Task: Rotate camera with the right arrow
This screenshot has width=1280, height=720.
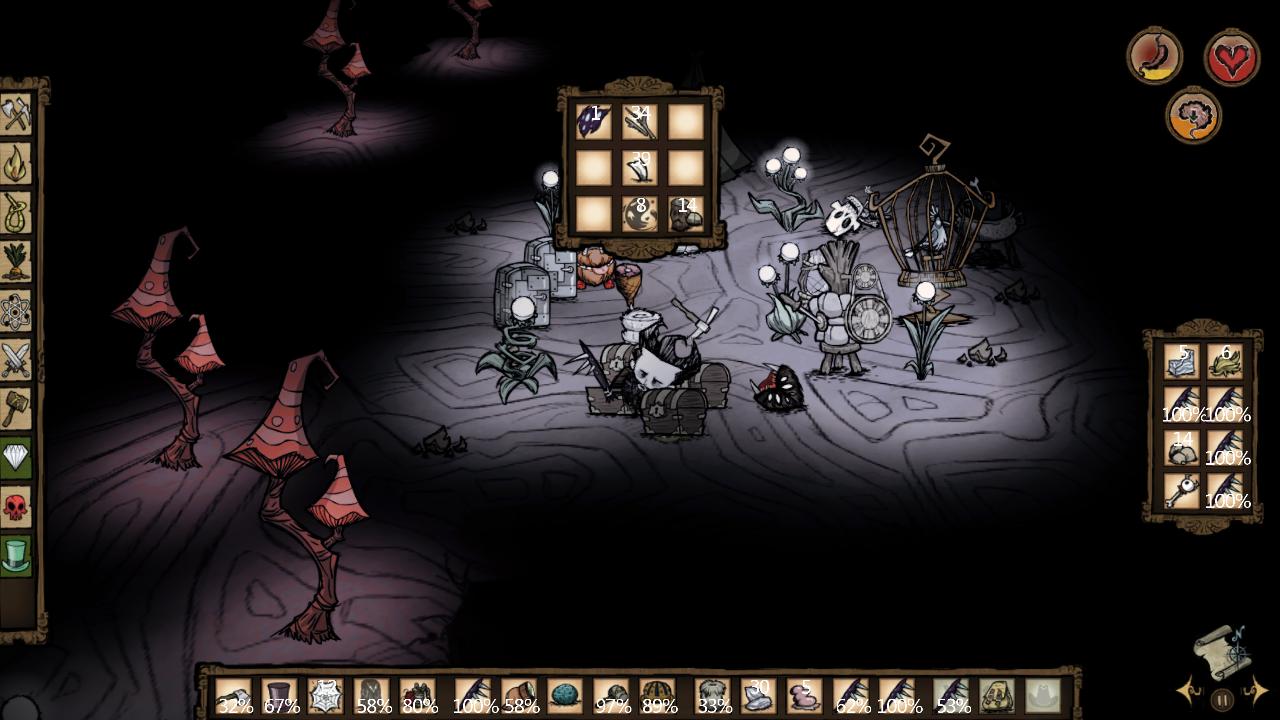Action: 1256,691
